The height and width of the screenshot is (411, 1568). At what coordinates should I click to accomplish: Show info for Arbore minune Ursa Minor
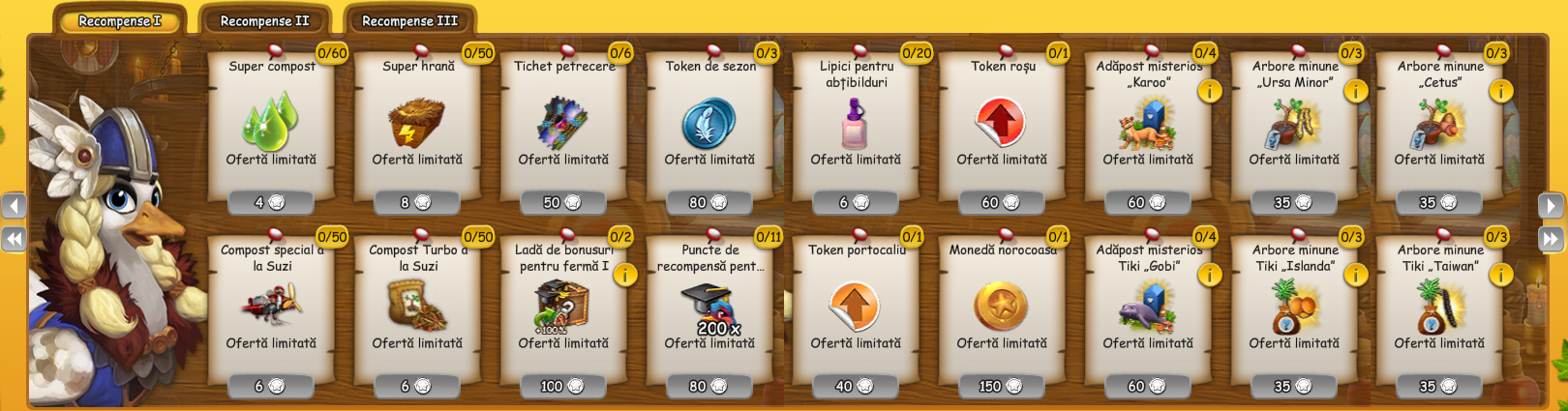1356,91
